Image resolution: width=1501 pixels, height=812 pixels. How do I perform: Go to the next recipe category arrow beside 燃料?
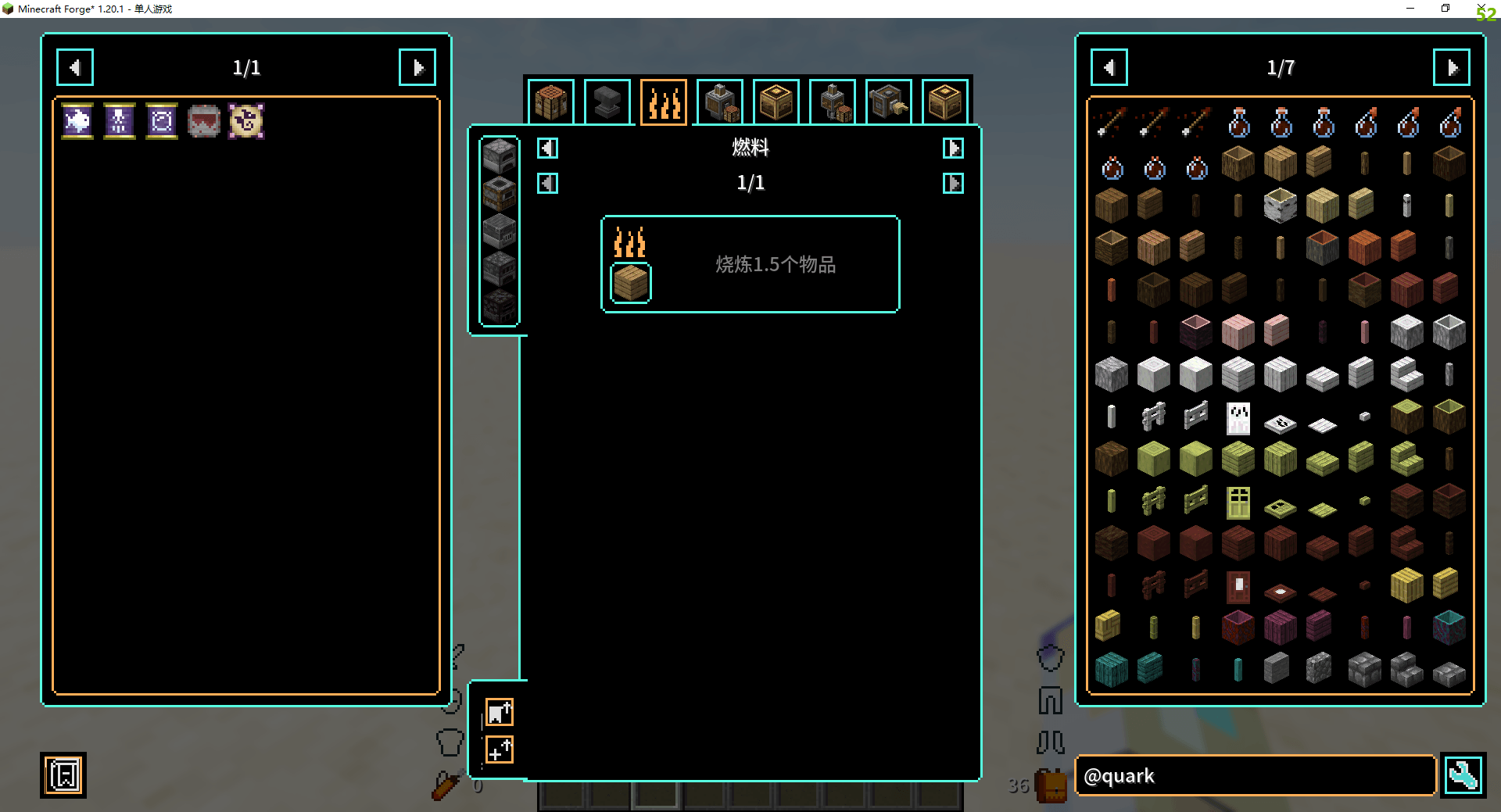953,148
